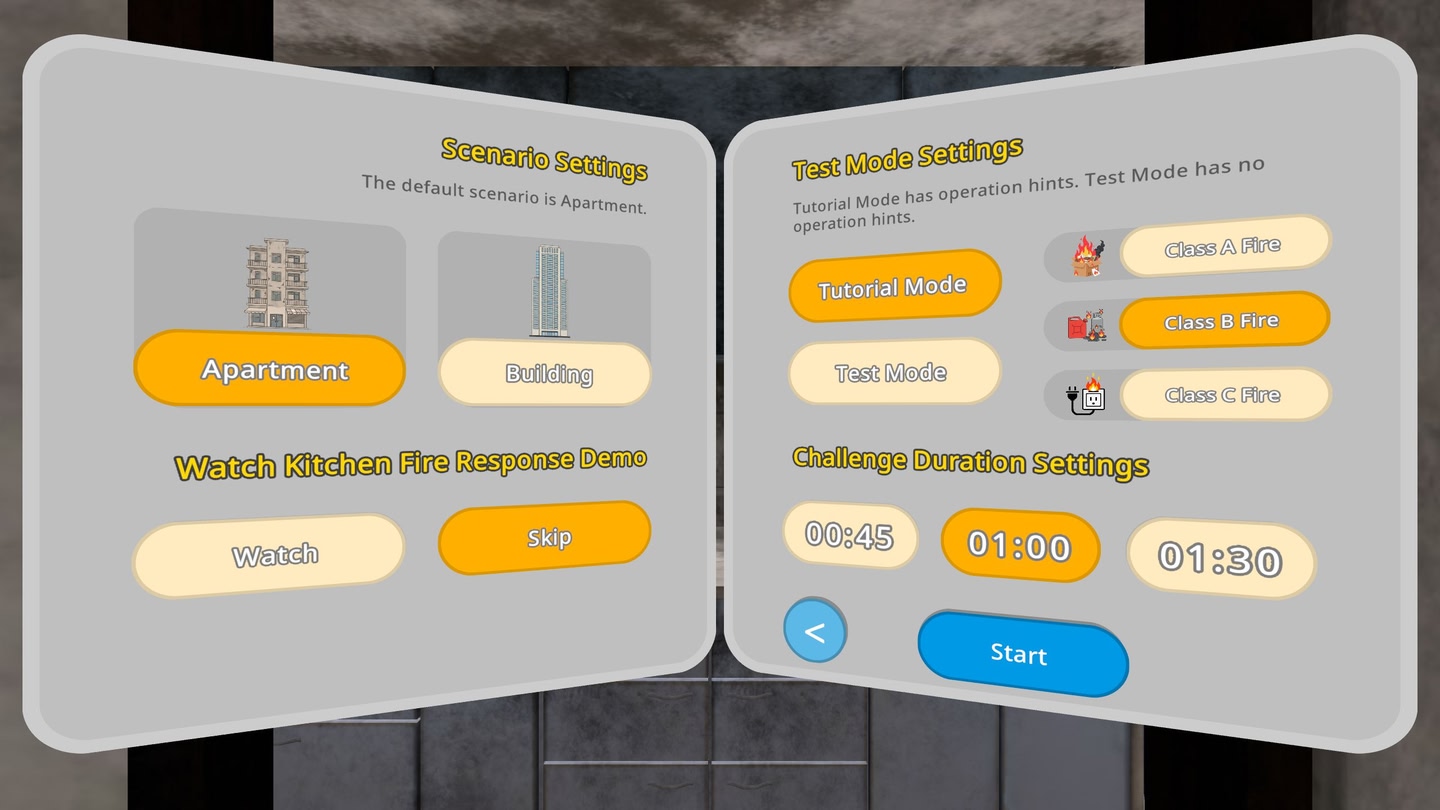
Task: Select the 01:00 duration option
Action: click(1021, 545)
